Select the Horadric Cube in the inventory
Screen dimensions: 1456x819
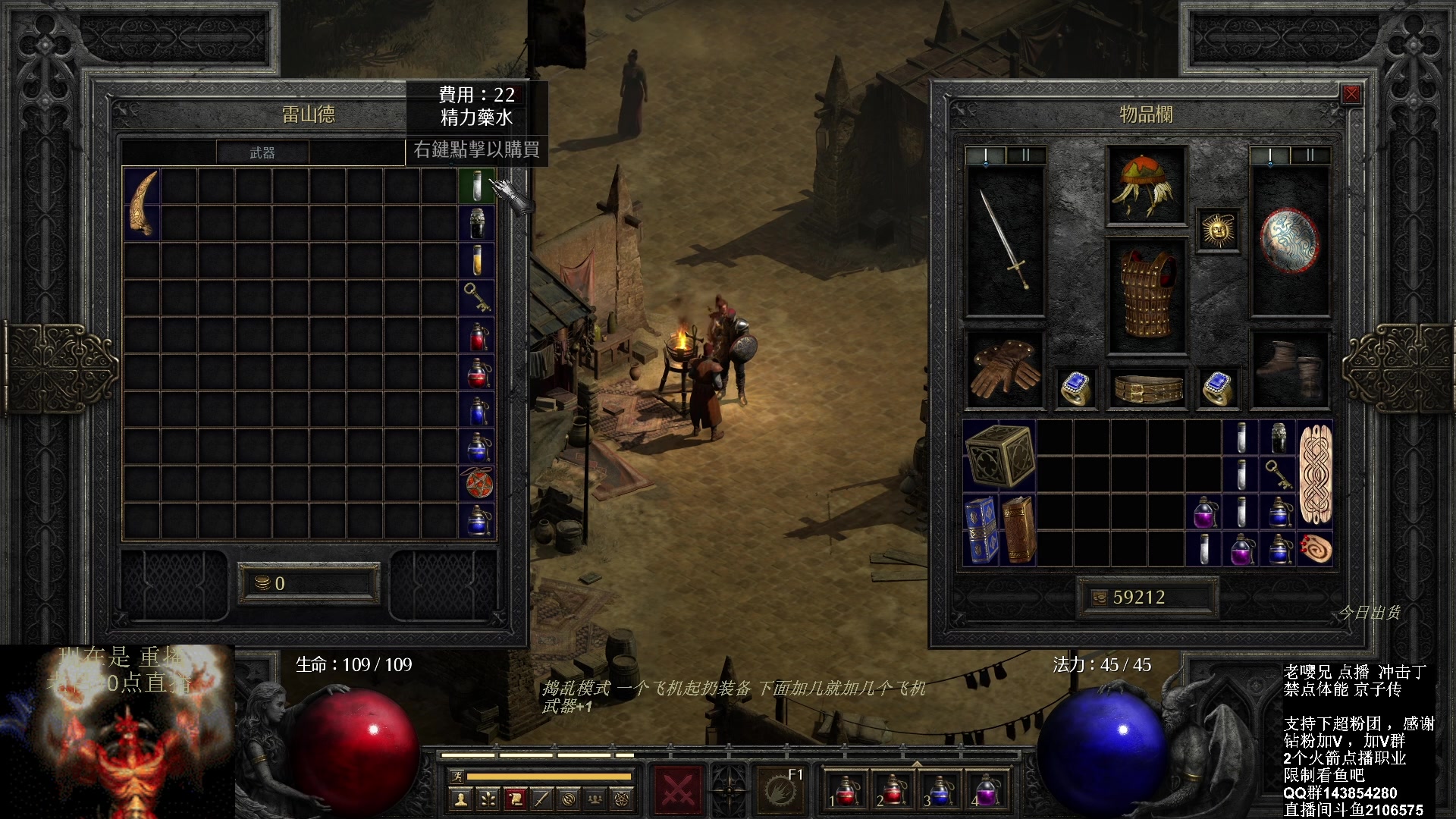(x=999, y=457)
